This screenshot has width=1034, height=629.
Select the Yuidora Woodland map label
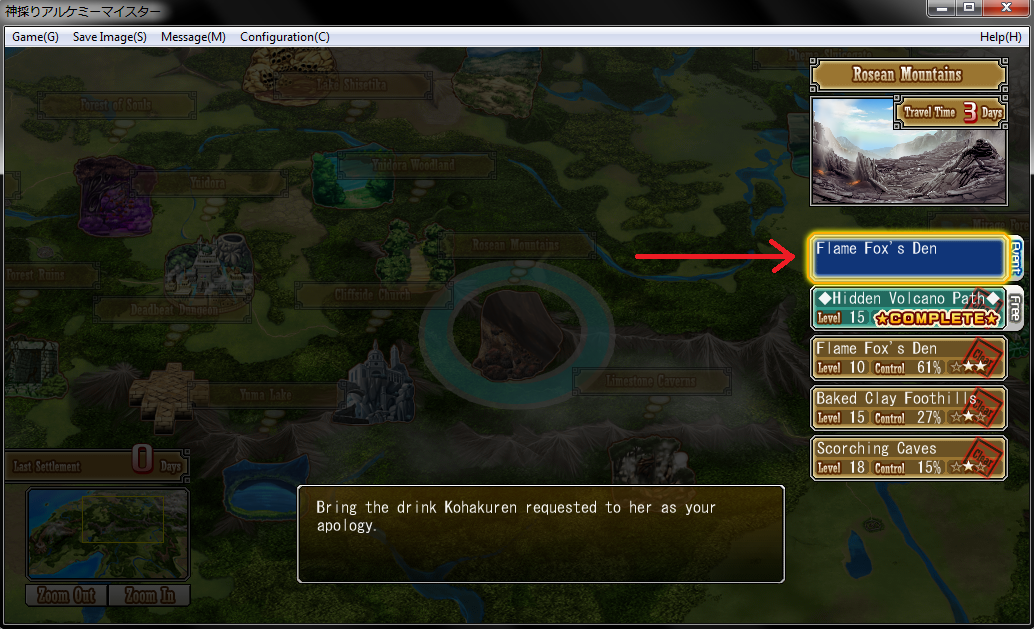coord(416,165)
